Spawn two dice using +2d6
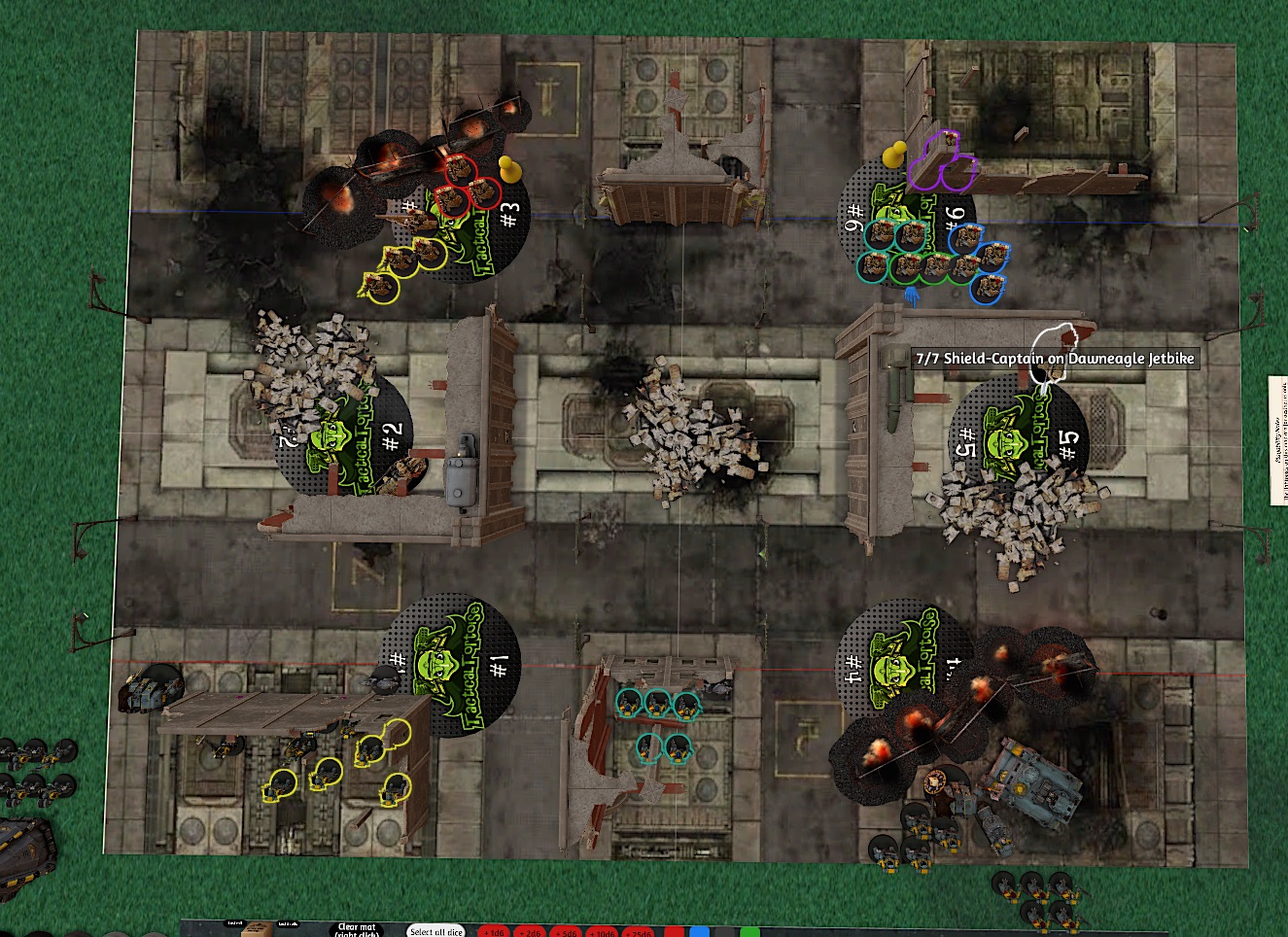The width and height of the screenshot is (1288, 937). pyautogui.click(x=529, y=932)
